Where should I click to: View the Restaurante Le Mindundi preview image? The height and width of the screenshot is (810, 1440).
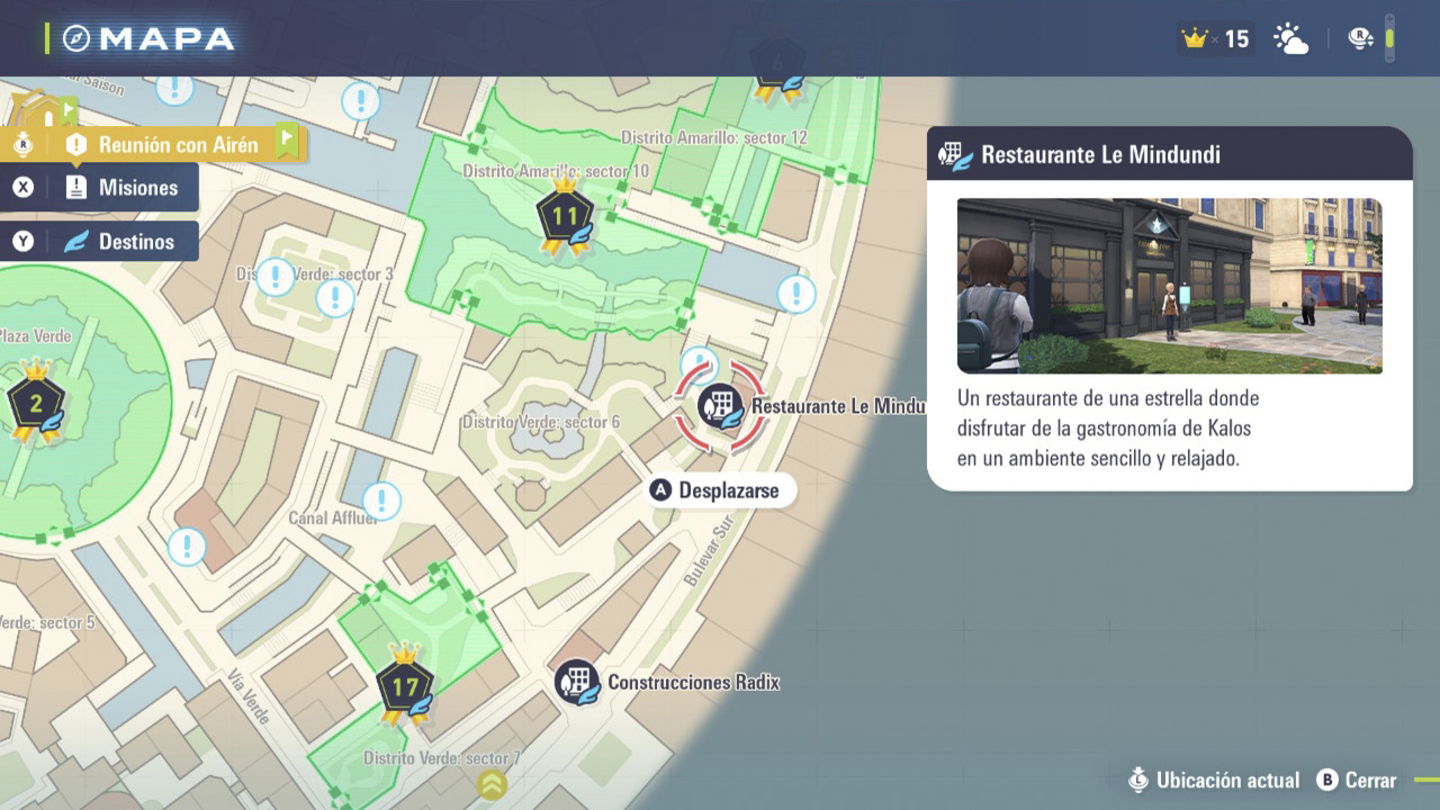1169,286
